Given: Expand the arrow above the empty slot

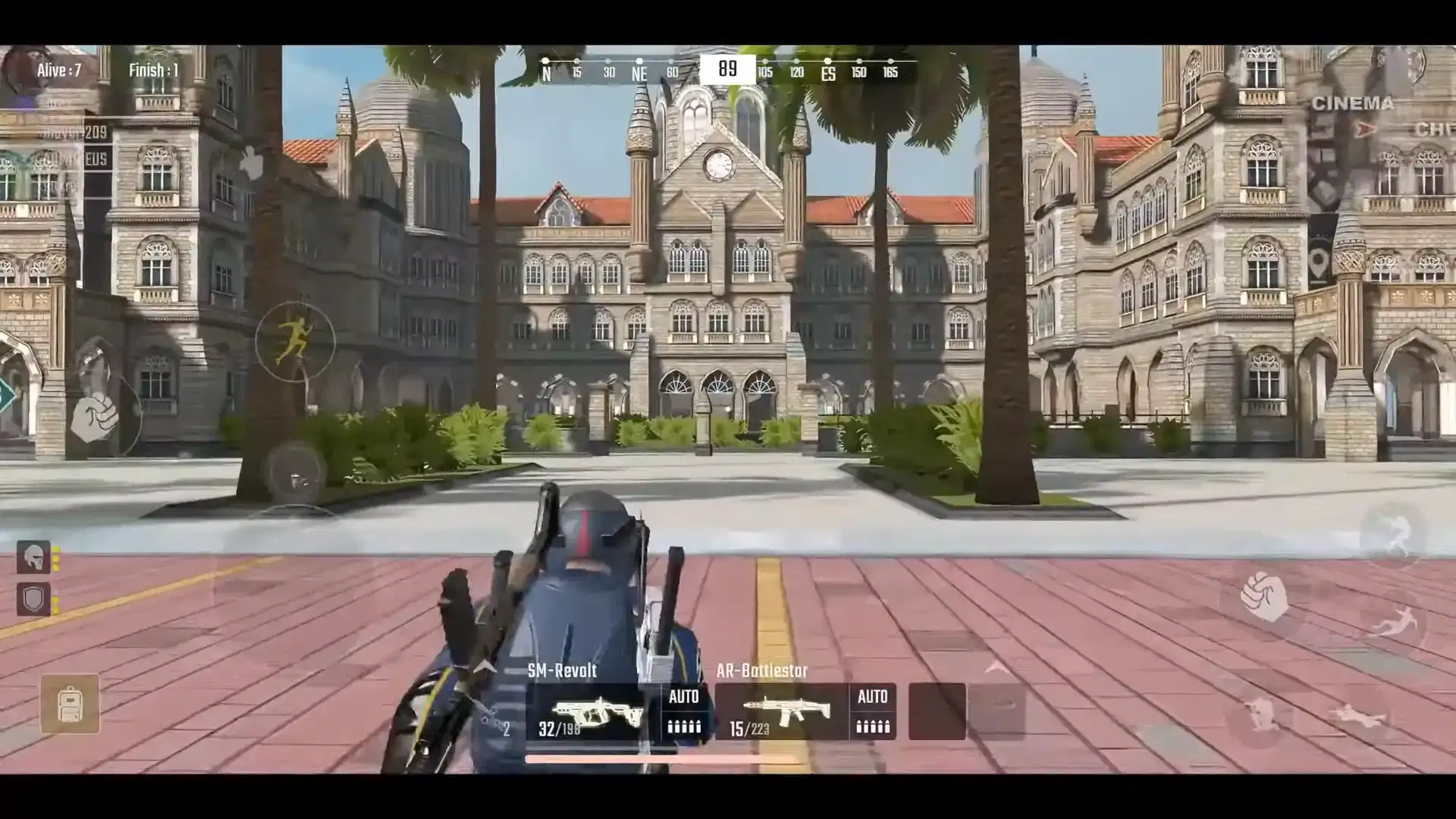Looking at the screenshot, I should pos(998,668).
